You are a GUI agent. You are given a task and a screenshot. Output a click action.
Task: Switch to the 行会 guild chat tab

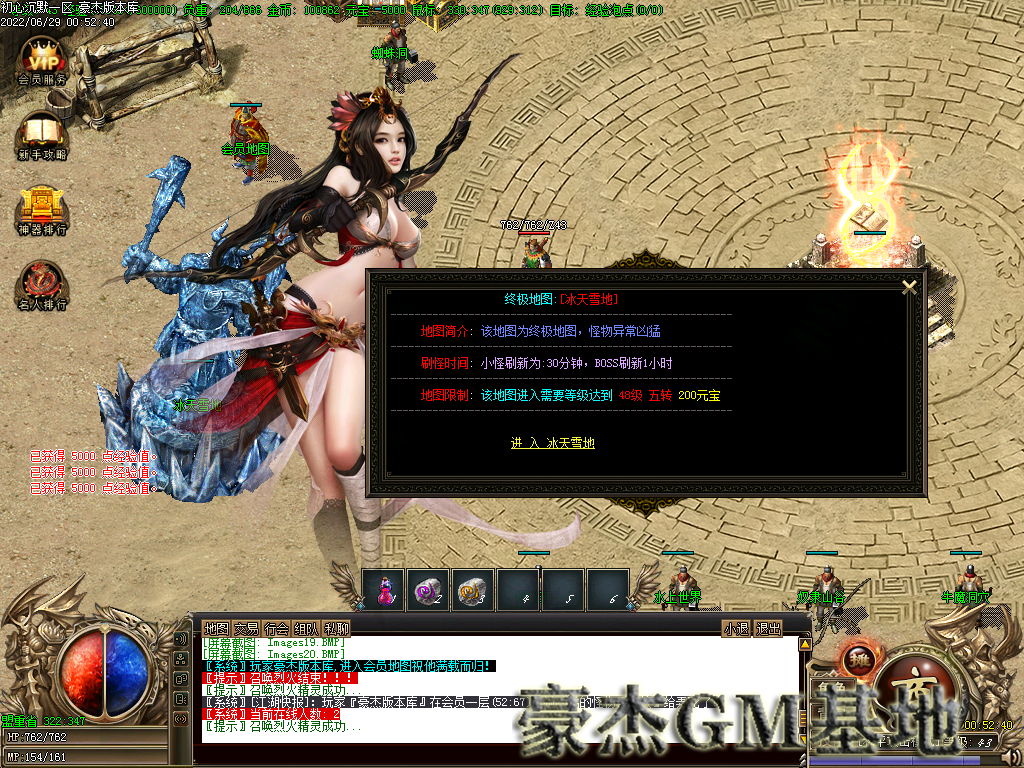(276, 628)
